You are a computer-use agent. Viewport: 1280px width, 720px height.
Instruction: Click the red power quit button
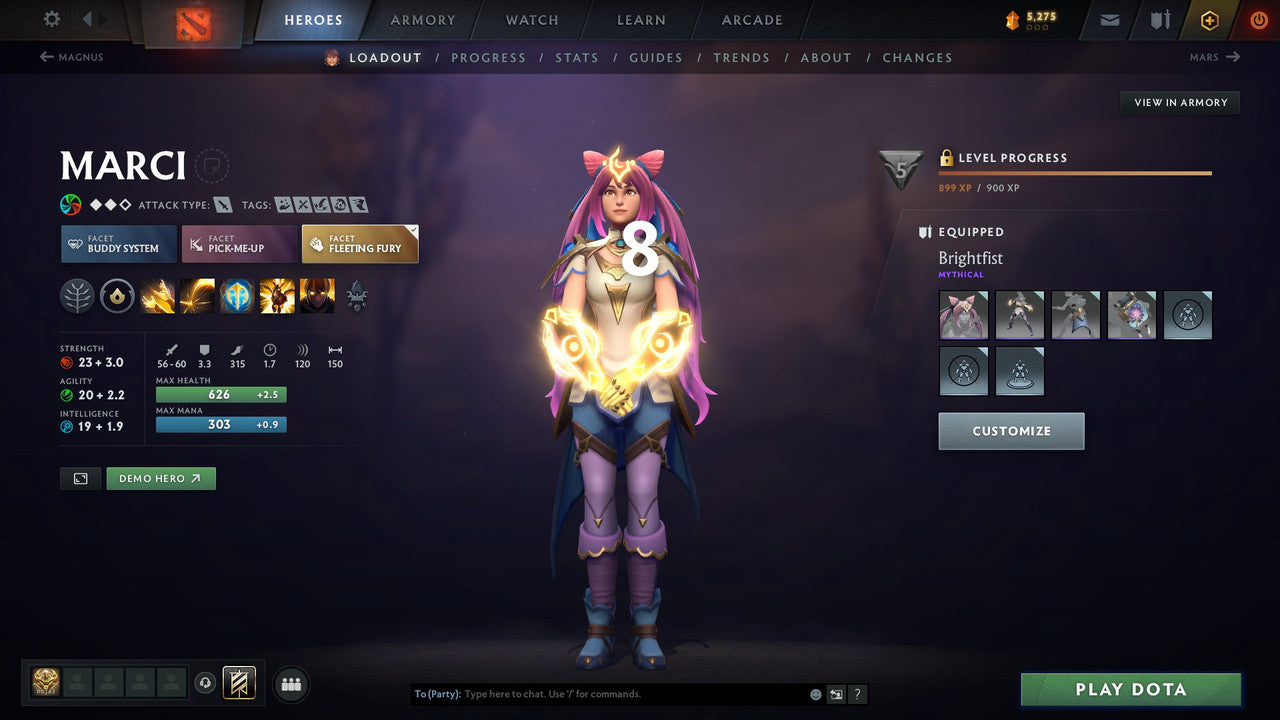coord(1258,20)
